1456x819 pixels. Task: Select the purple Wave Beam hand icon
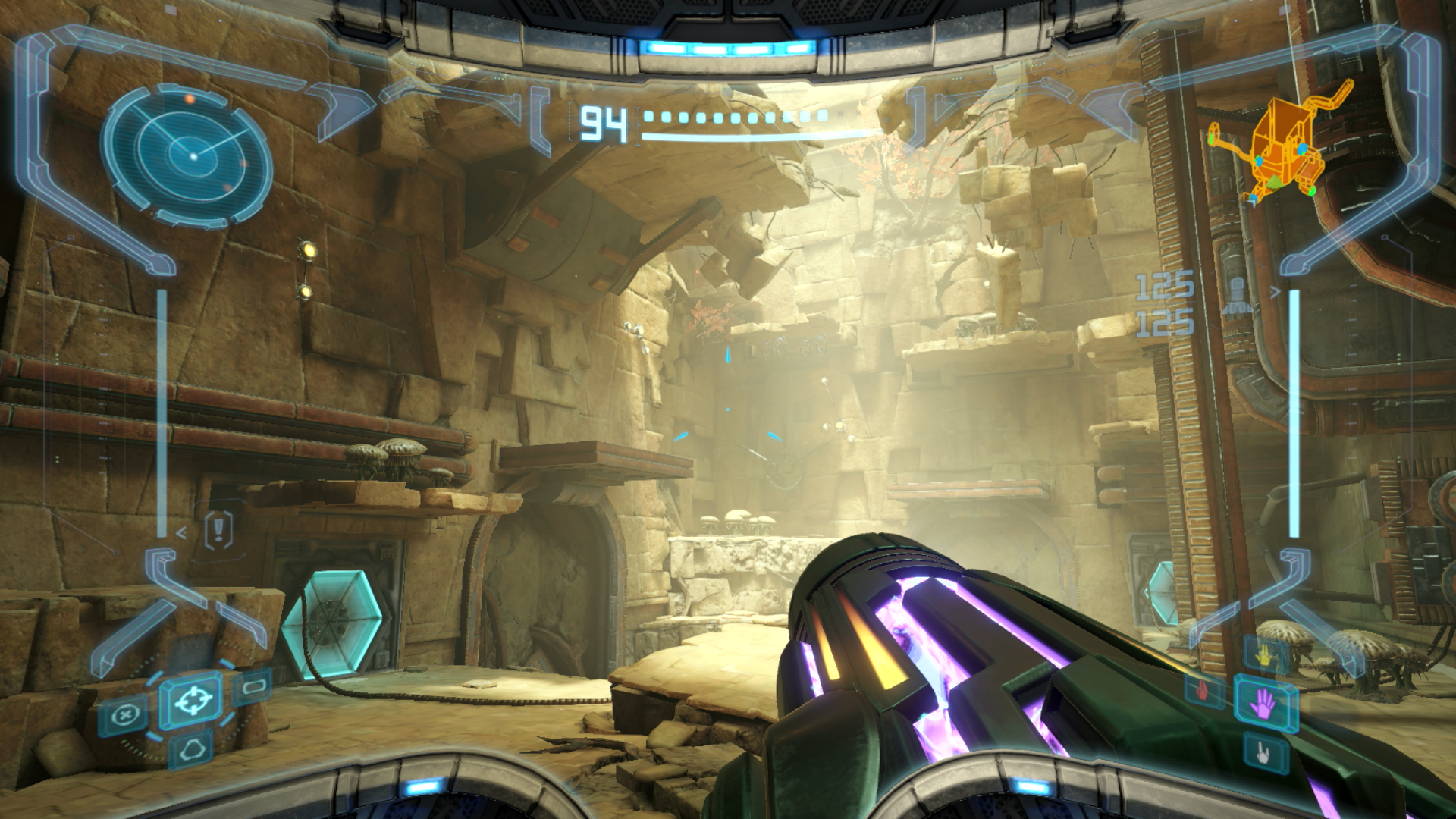1264,704
